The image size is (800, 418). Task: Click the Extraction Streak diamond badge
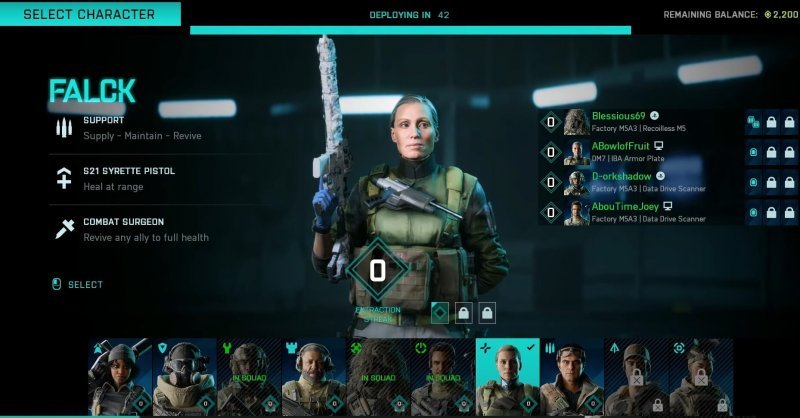click(377, 271)
